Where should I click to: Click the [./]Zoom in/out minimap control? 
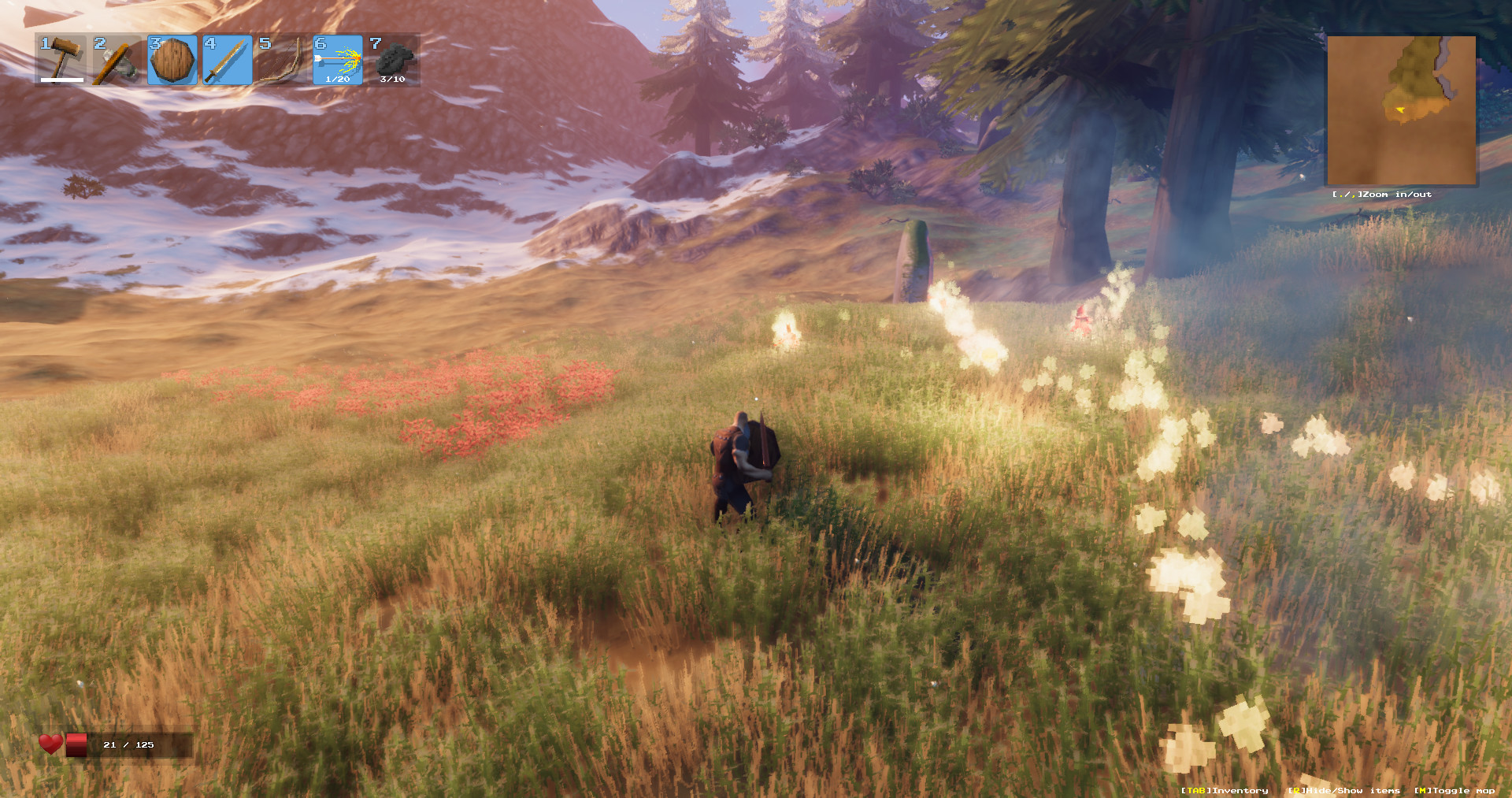coord(1382,193)
